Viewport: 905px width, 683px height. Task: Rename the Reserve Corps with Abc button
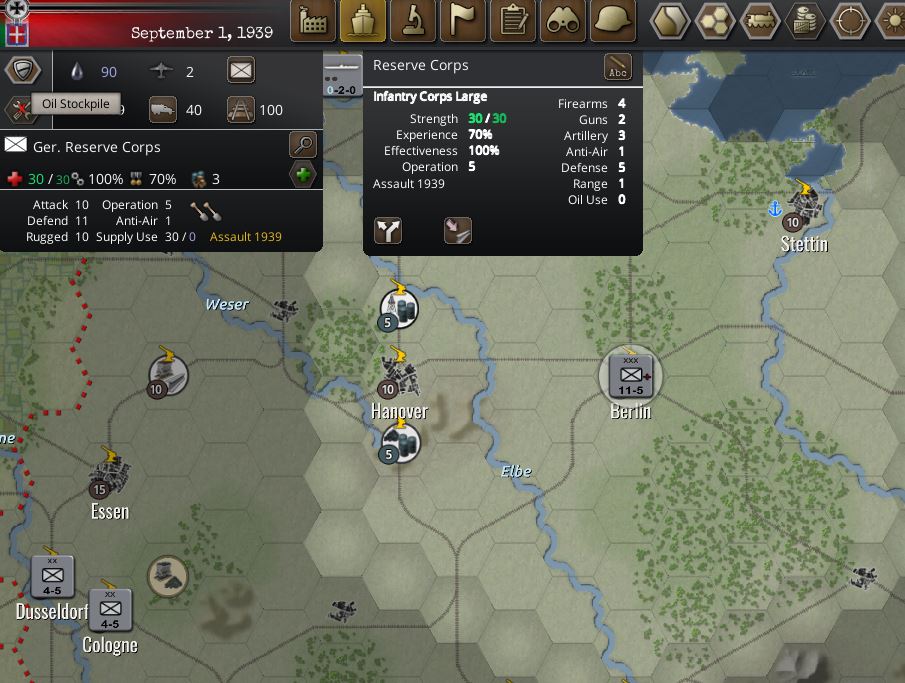pyautogui.click(x=618, y=67)
